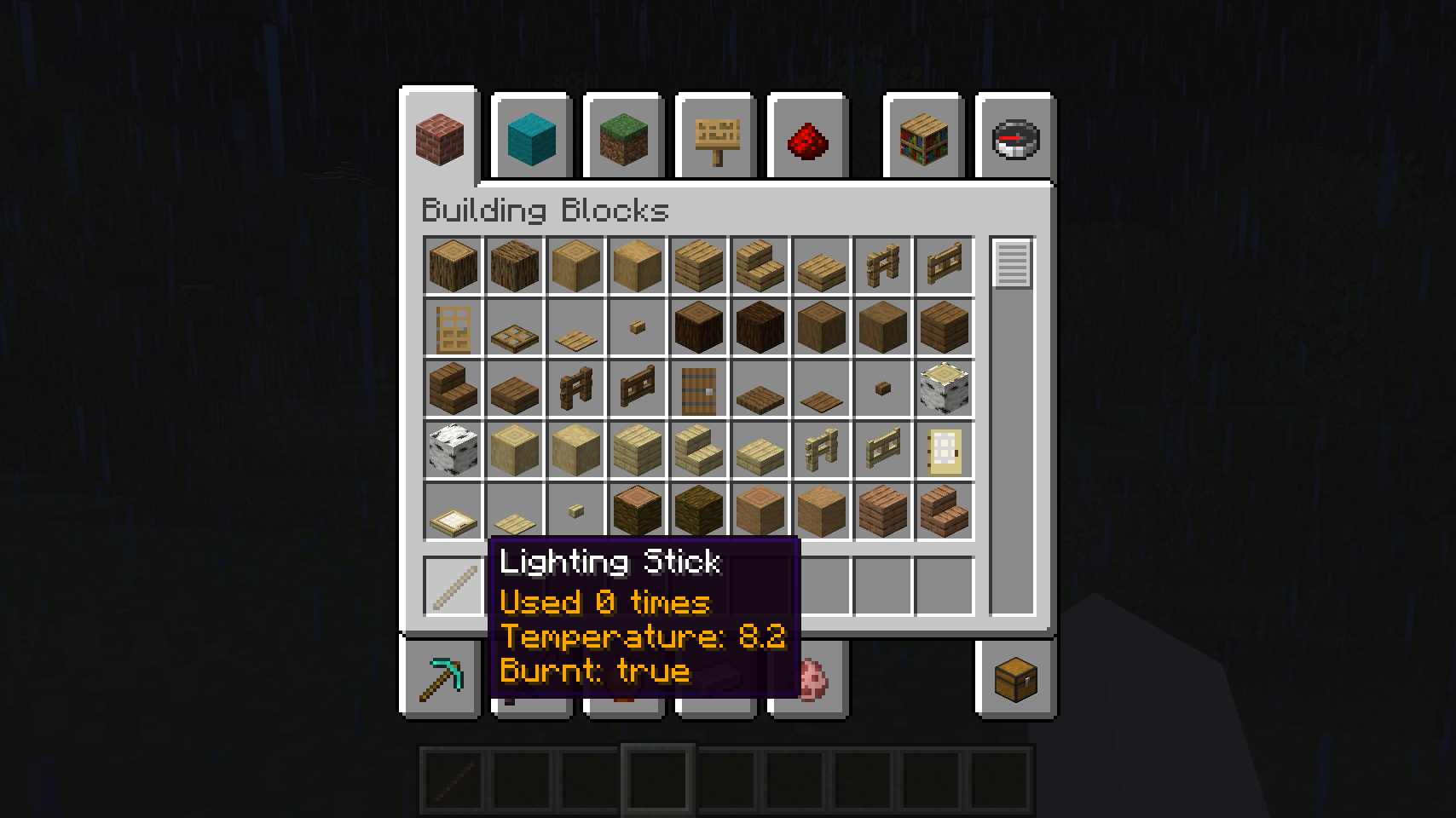Viewport: 1456px width, 818px height.
Task: Click the bookshelf category icon
Action: (x=924, y=136)
